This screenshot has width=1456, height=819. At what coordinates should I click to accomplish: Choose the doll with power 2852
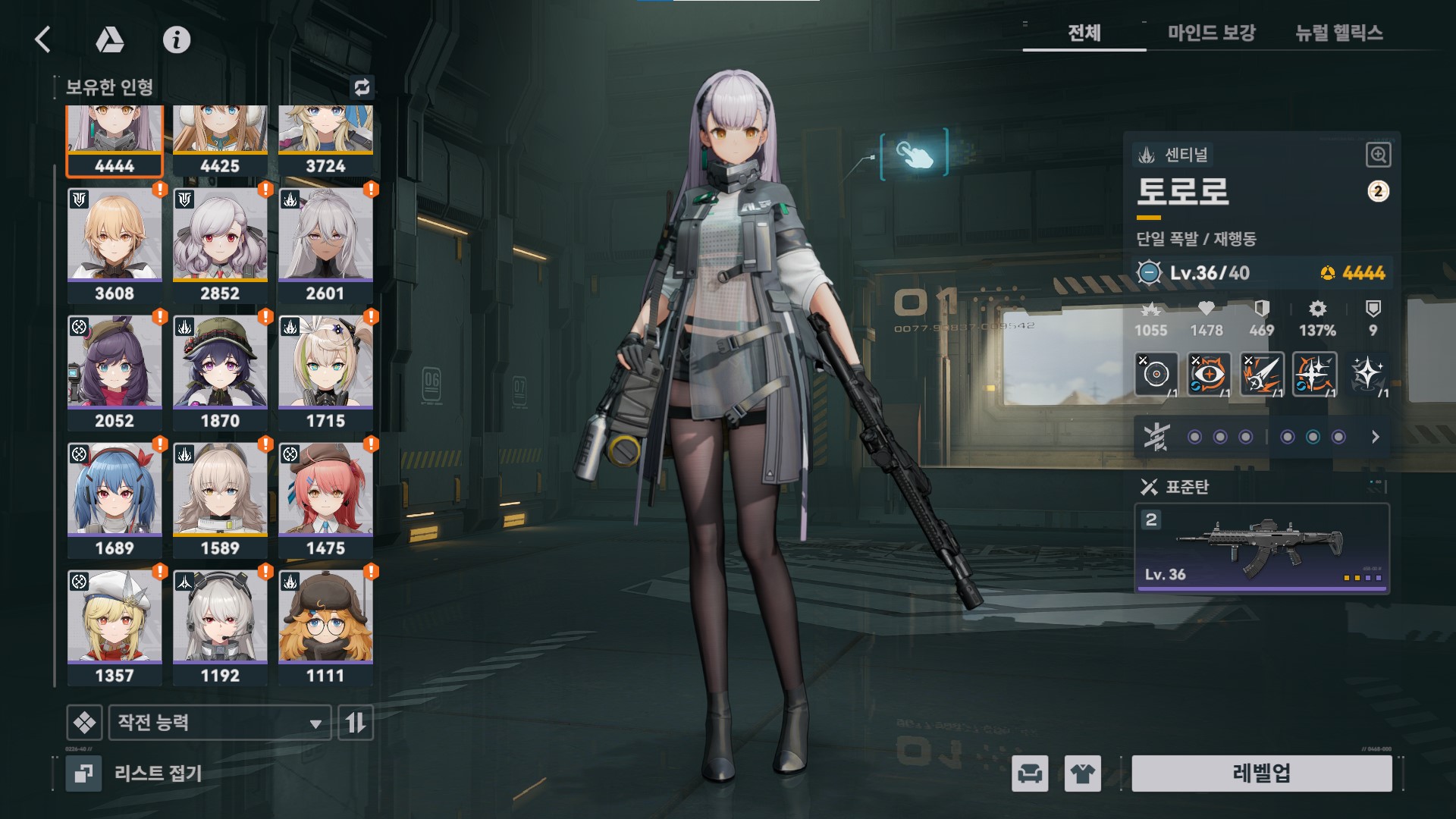point(220,244)
